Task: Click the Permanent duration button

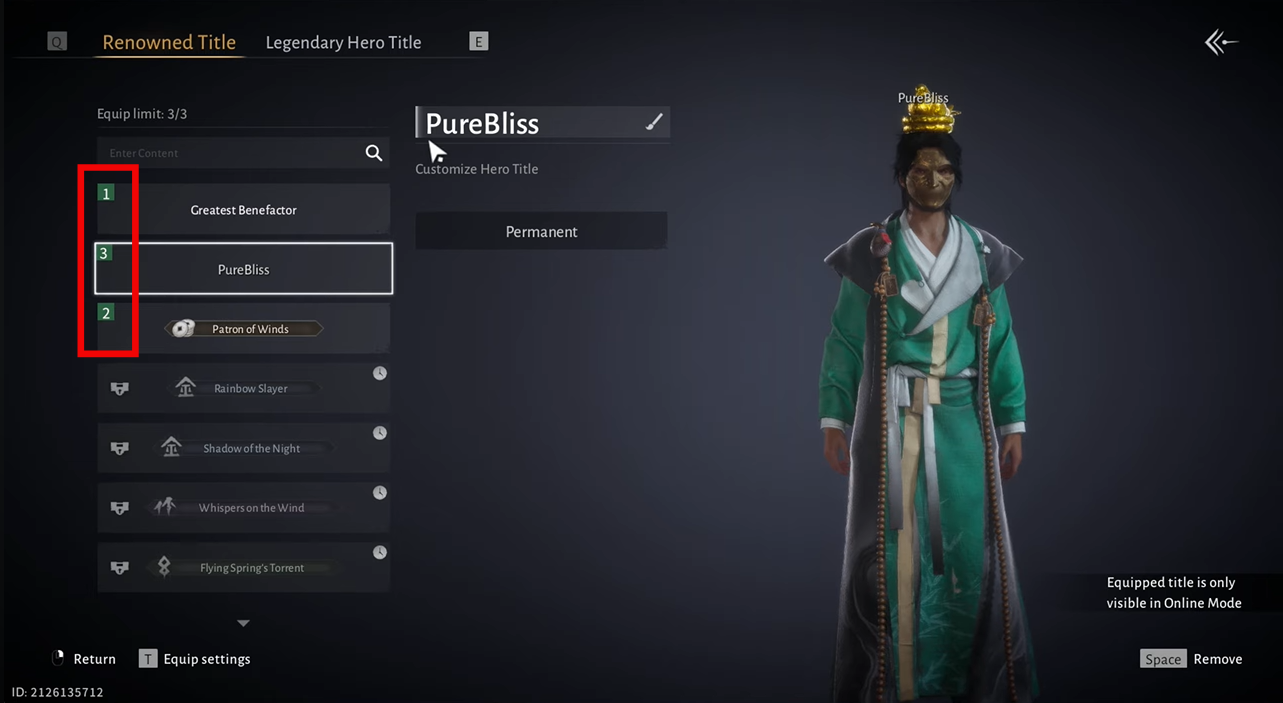Action: (541, 231)
